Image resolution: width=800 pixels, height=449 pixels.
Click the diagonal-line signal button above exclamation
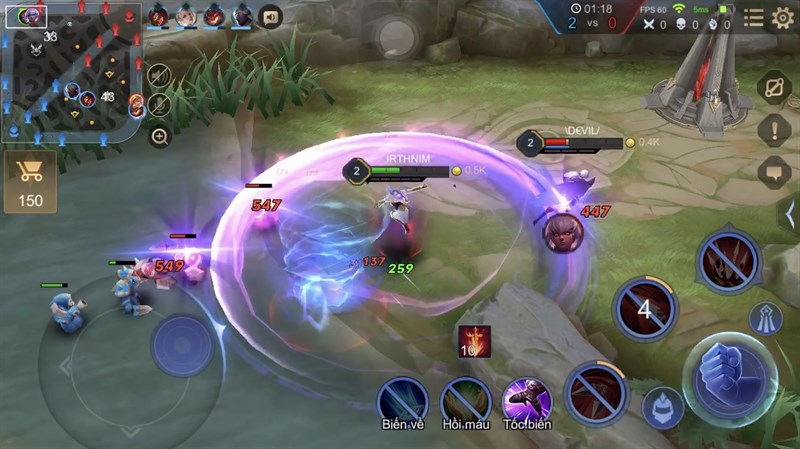pos(774,88)
